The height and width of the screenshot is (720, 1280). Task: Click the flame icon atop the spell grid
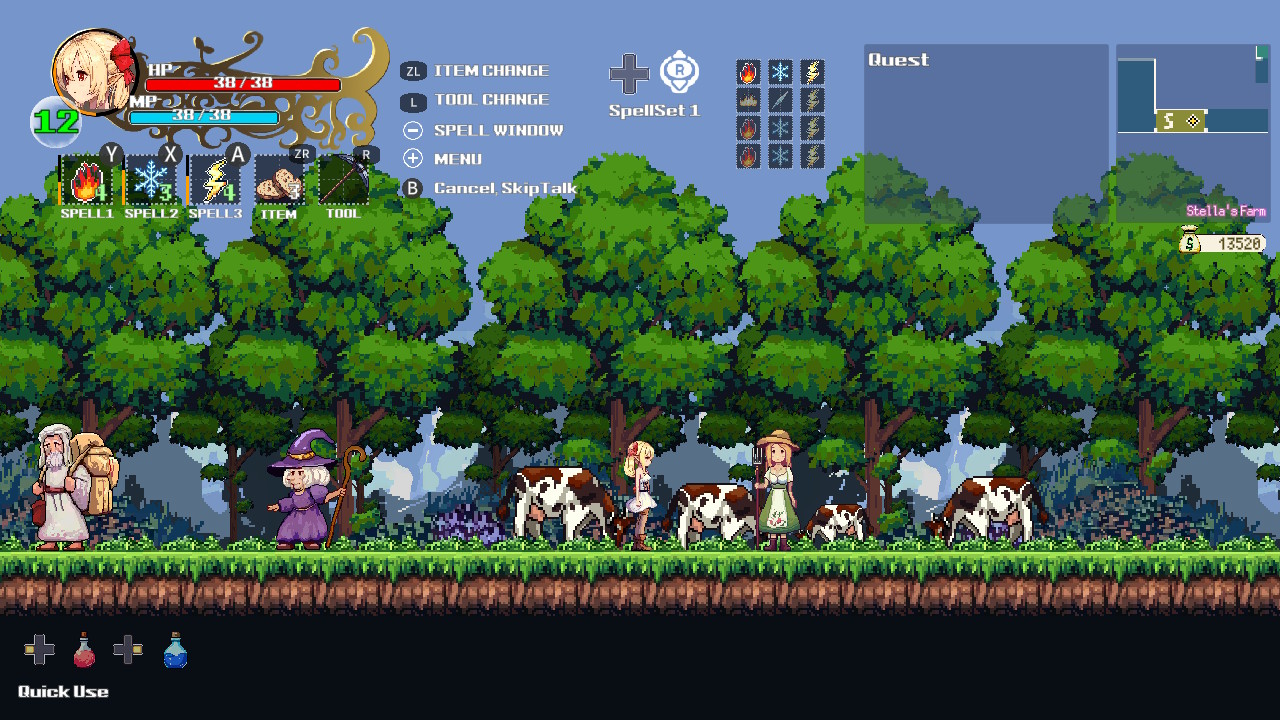748,70
